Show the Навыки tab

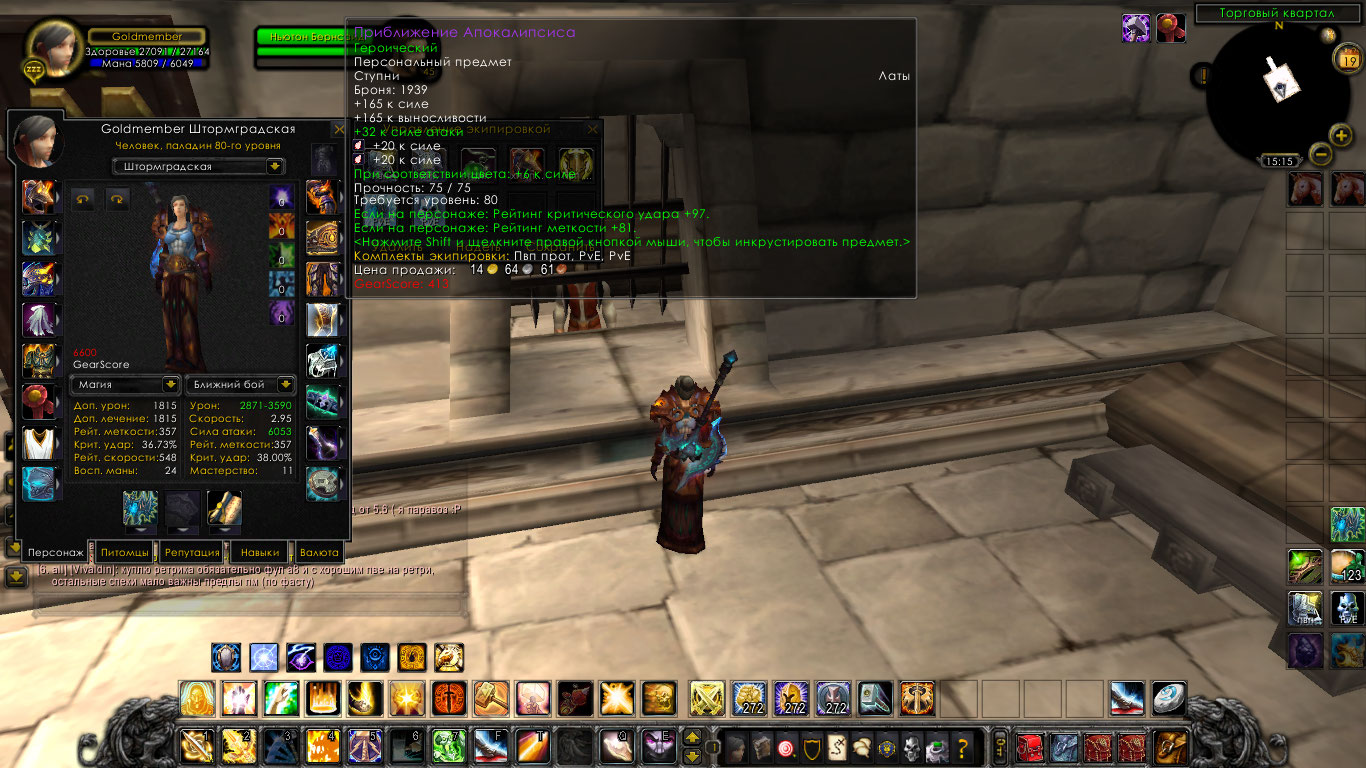click(x=260, y=552)
